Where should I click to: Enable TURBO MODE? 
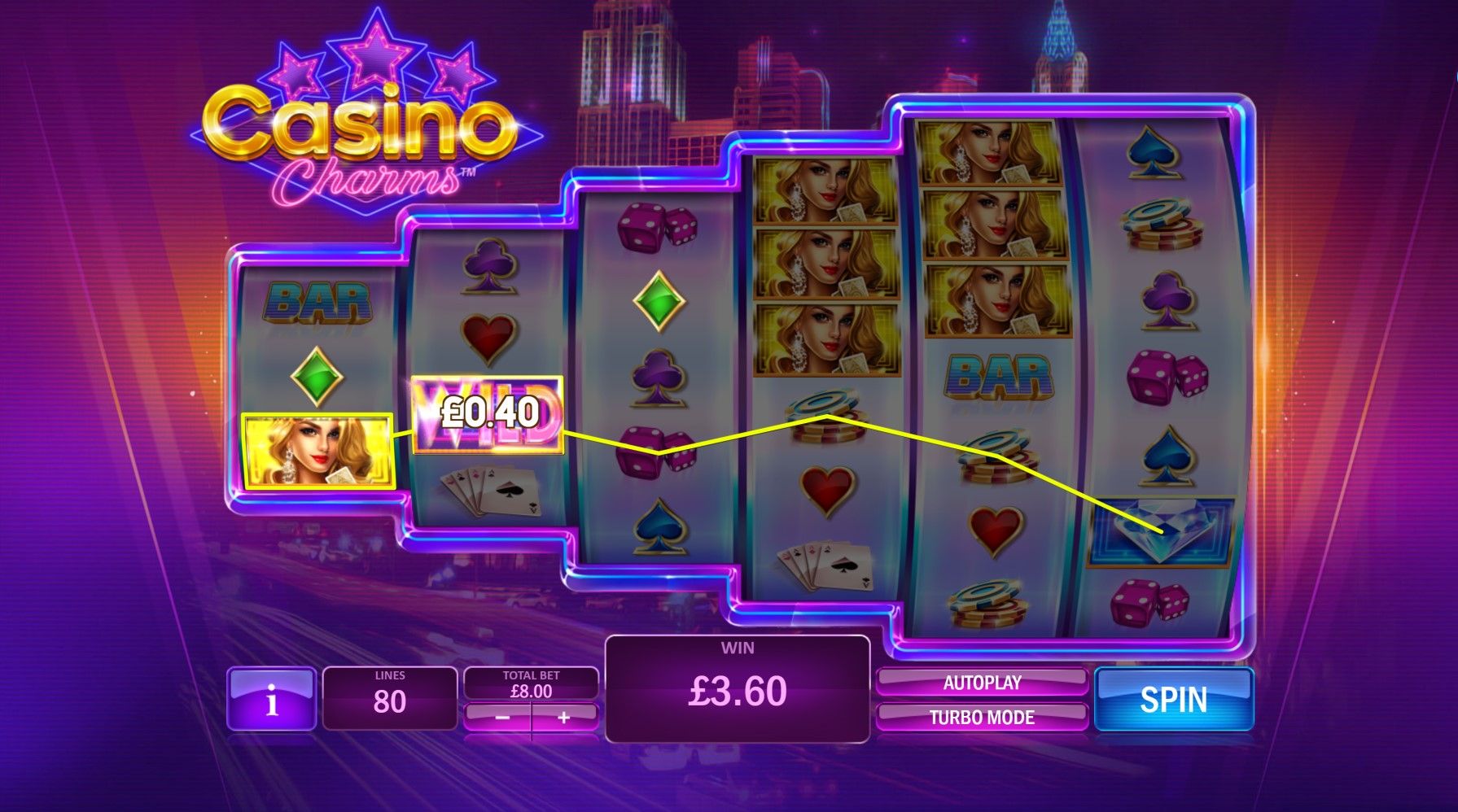coord(985,718)
